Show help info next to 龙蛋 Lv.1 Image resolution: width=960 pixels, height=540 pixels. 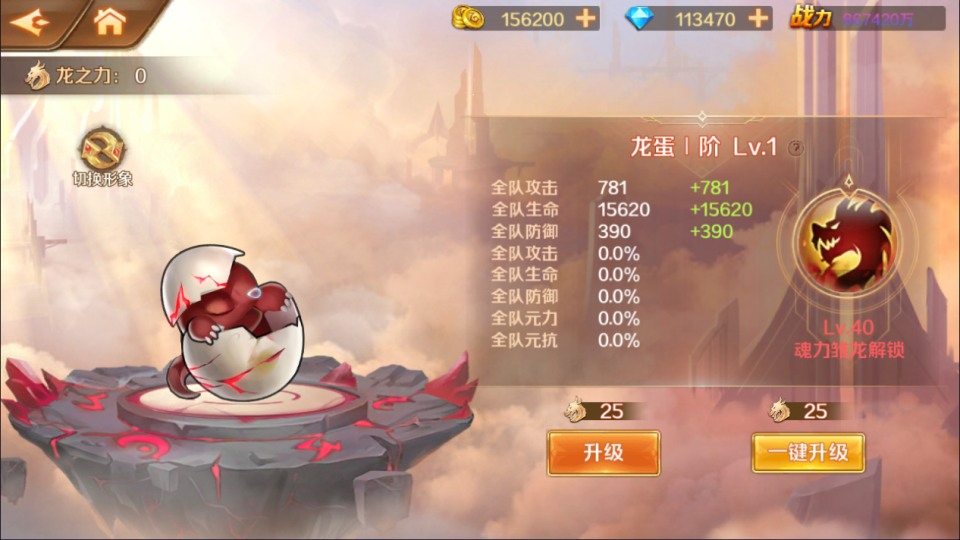(795, 148)
